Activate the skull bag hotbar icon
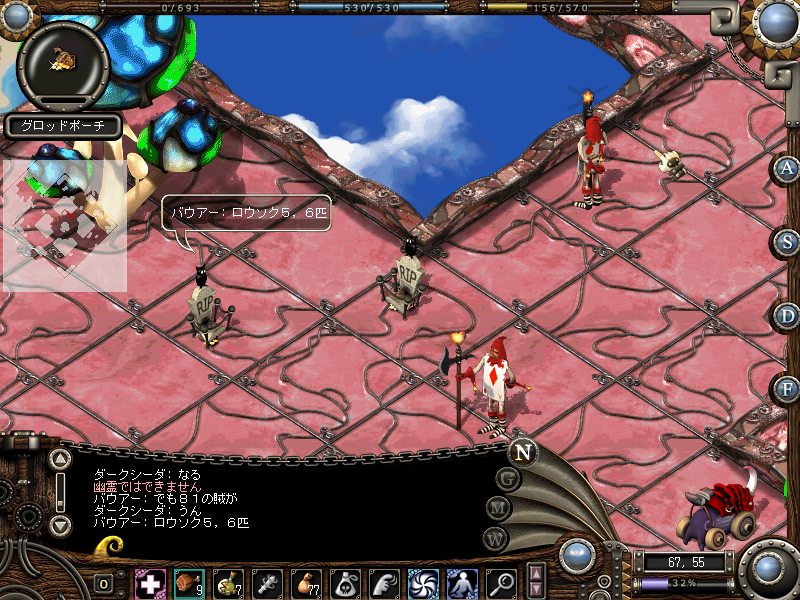 click(345, 583)
